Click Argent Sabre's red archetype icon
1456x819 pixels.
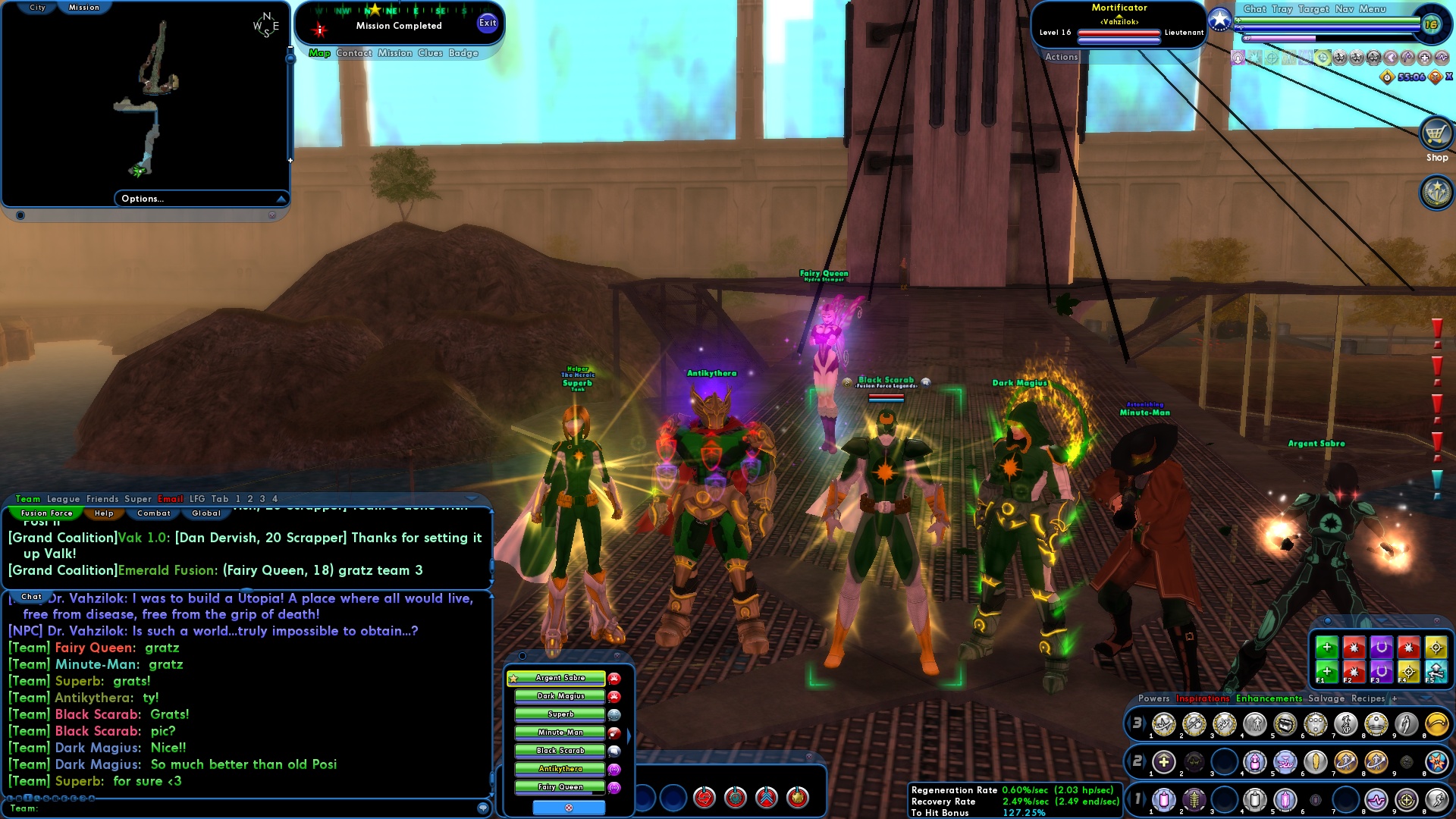pyautogui.click(x=615, y=679)
